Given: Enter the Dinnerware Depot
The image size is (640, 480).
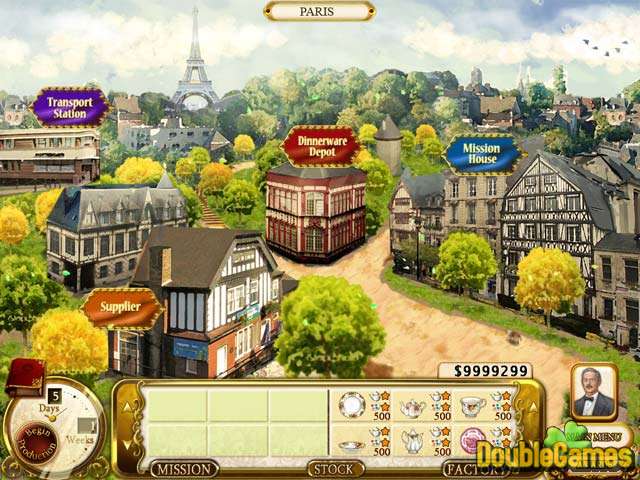Looking at the screenshot, I should (320, 146).
